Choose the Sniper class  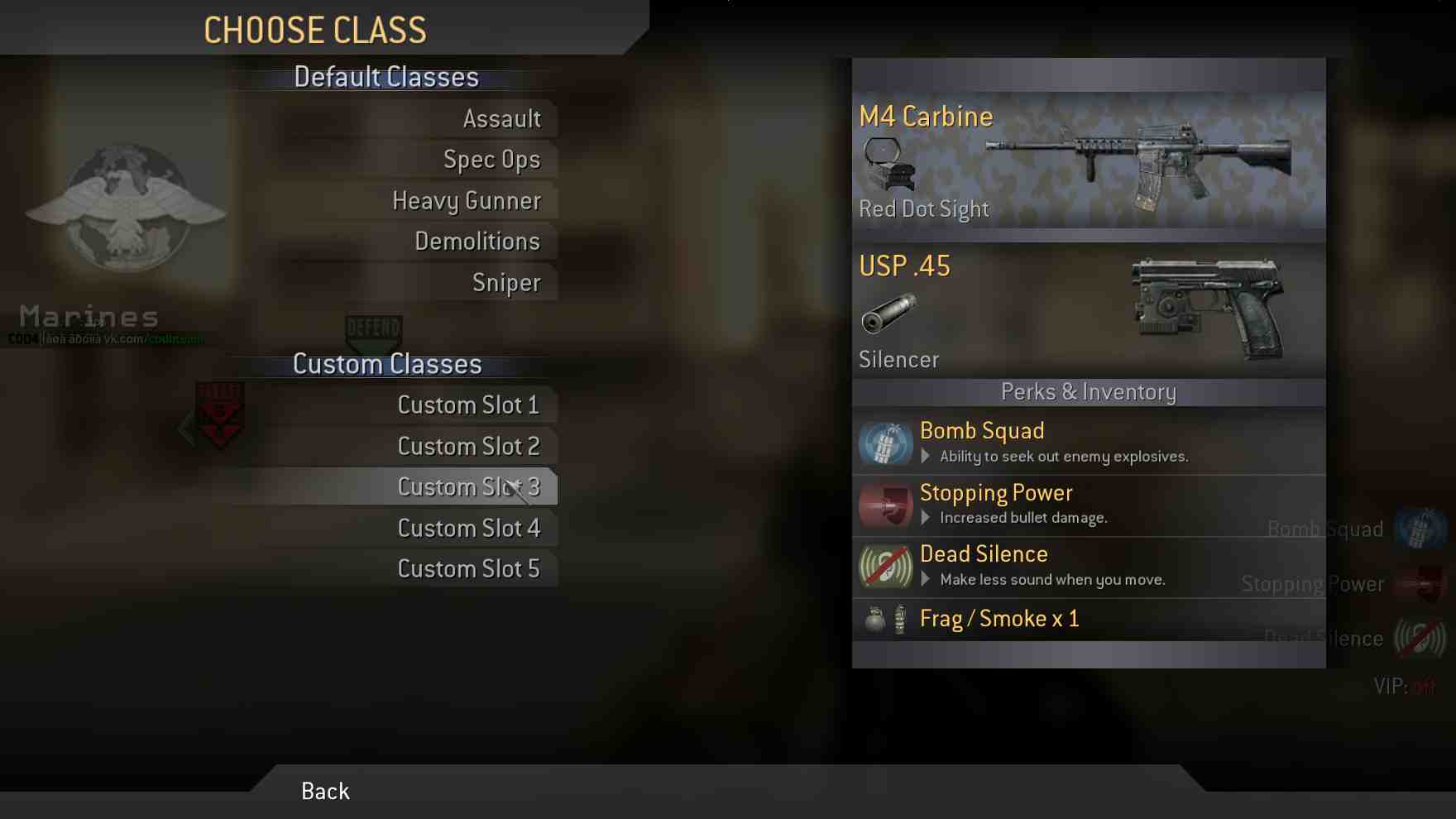click(x=506, y=283)
